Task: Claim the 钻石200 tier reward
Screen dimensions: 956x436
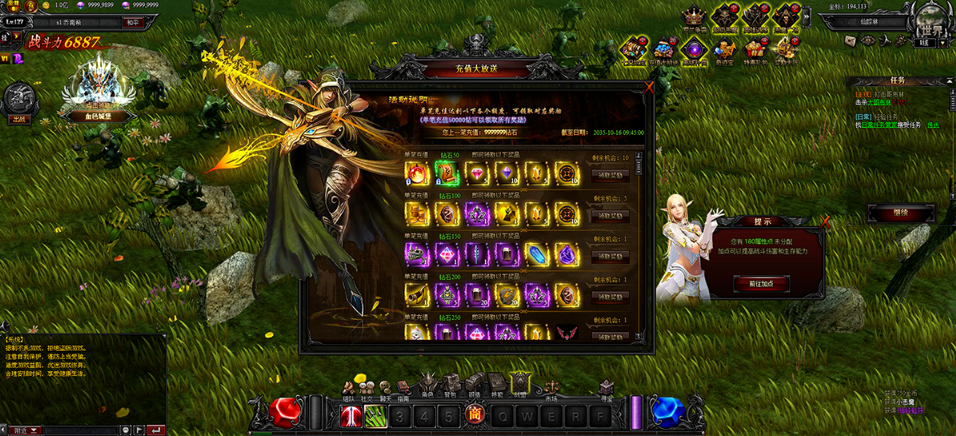Action: tap(610, 297)
